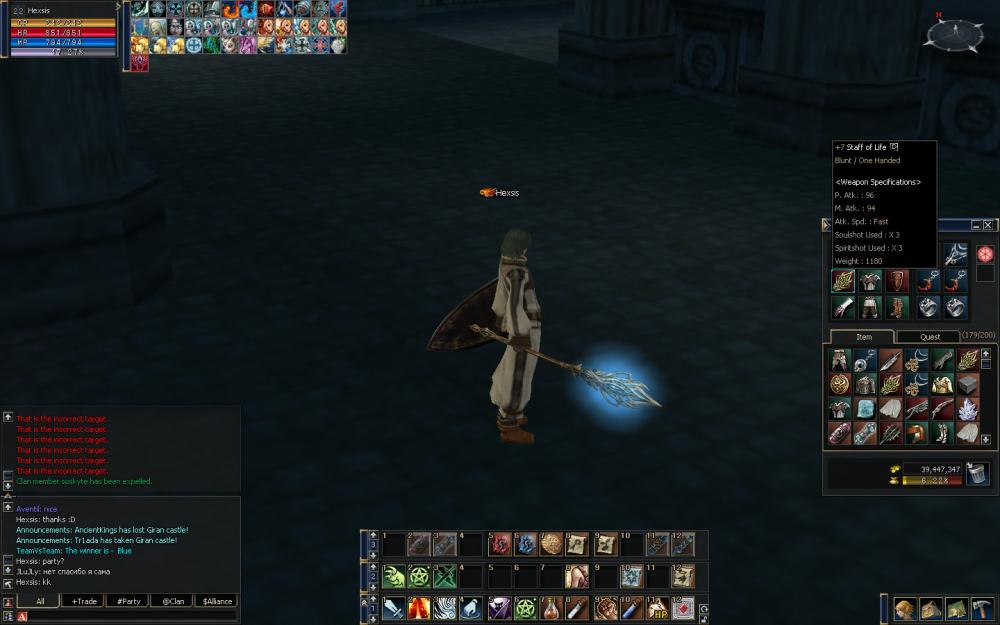The image size is (1000, 625).
Task: Select the $Alliance chat tab
Action: 215,601
